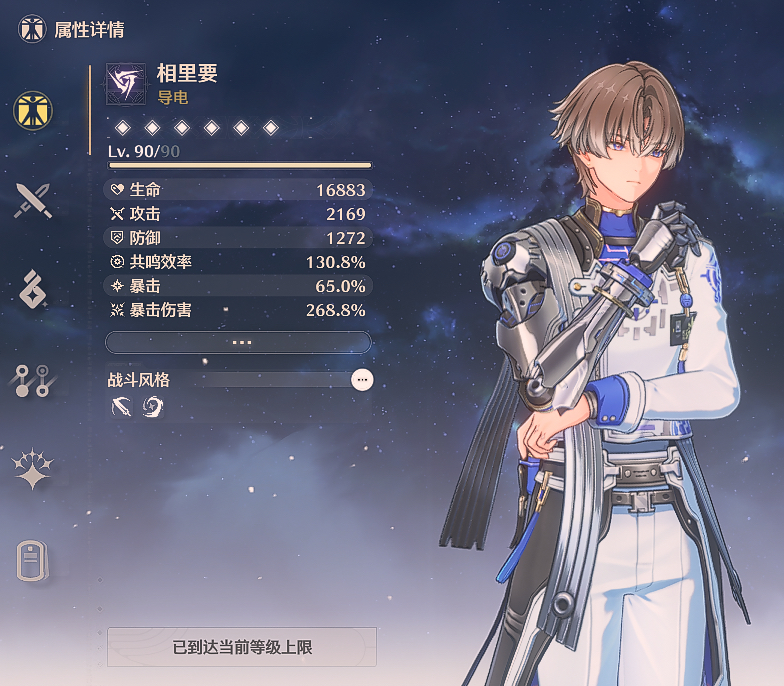Expand the full stats list
784x686 pixels.
[239, 342]
